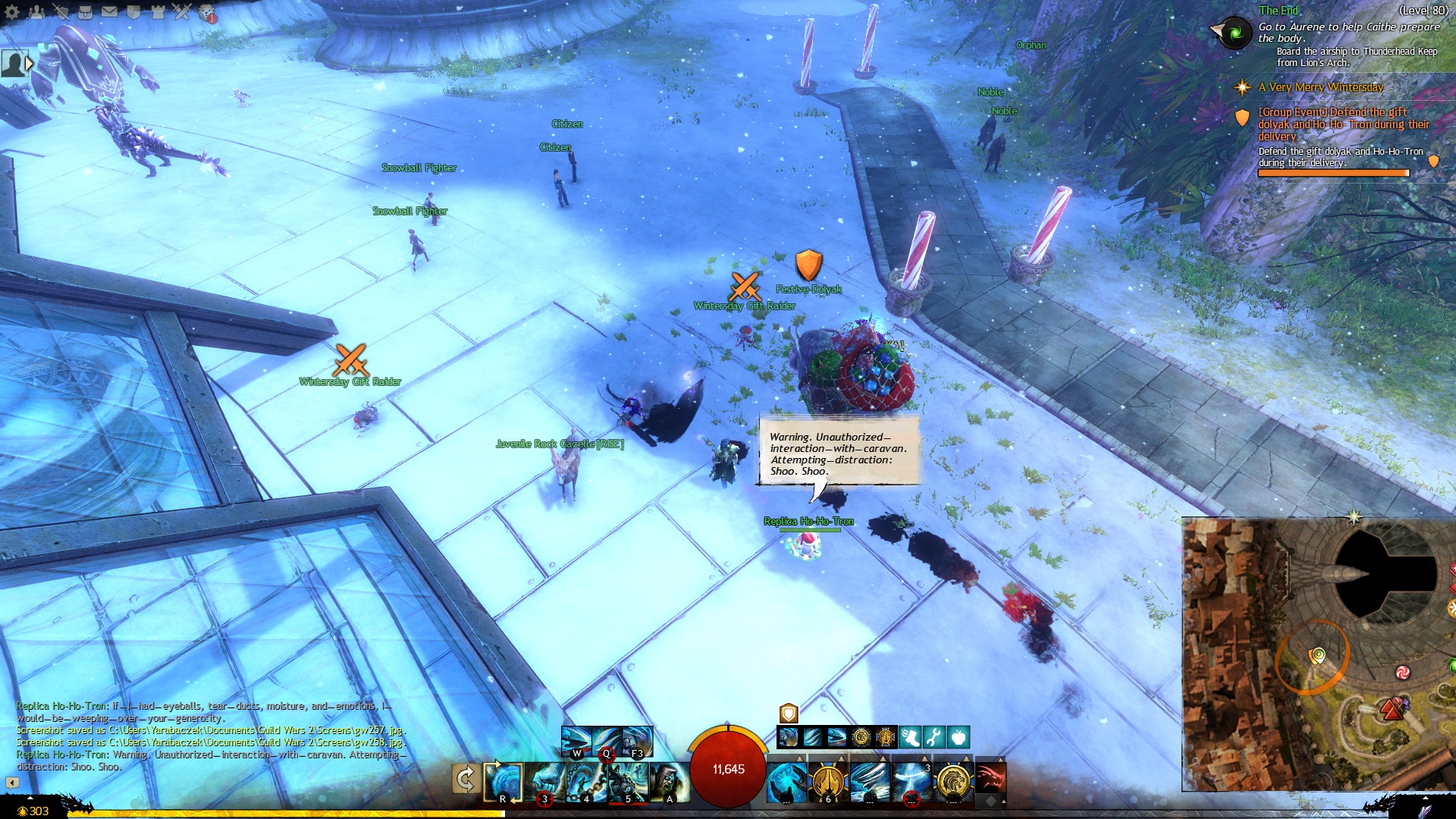Viewport: 1456px width, 819px height.
Task: Open the guild shield icon
Action: click(133, 11)
